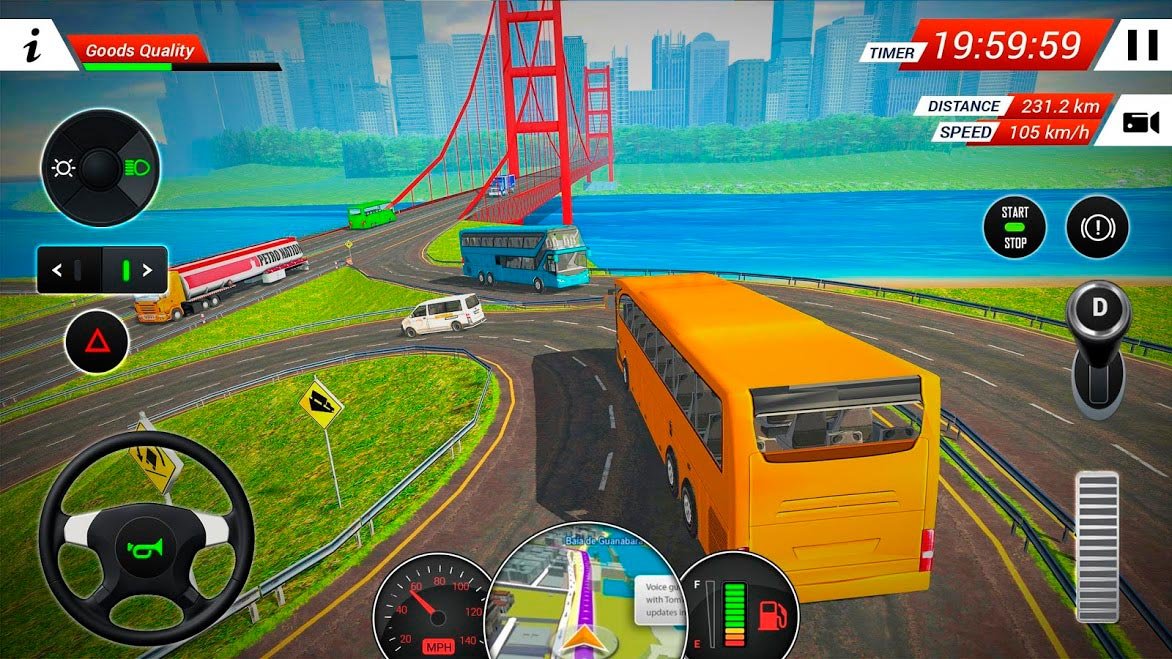Open the info panel via the i icon
The height and width of the screenshot is (659, 1172).
coord(33,46)
